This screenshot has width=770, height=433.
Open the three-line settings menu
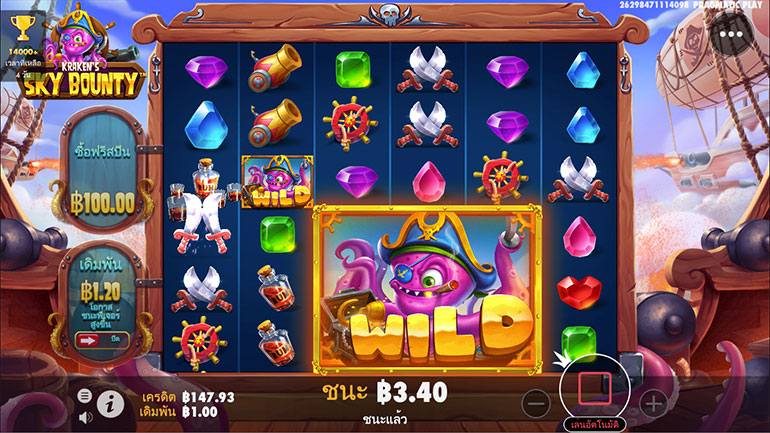point(85,395)
